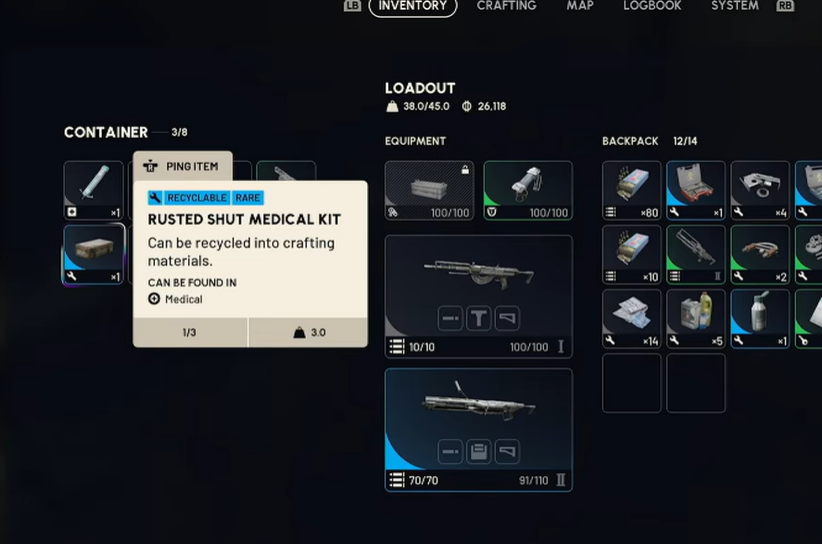Image resolution: width=822 pixels, height=544 pixels.
Task: Select the wires stack of 2
Action: (x=760, y=254)
